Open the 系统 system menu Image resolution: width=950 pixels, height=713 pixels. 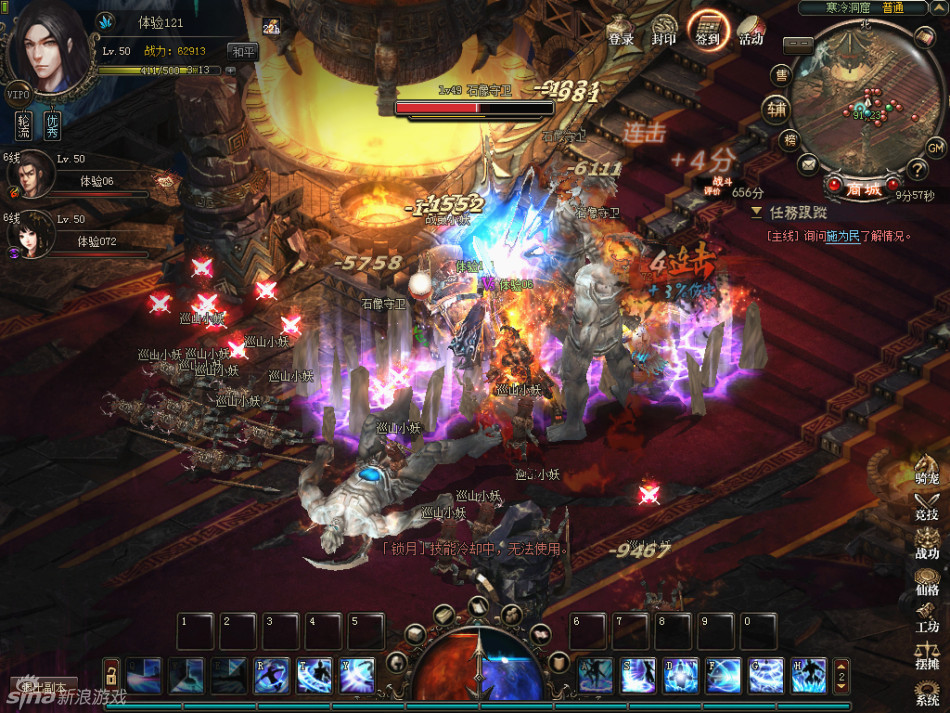pos(927,692)
